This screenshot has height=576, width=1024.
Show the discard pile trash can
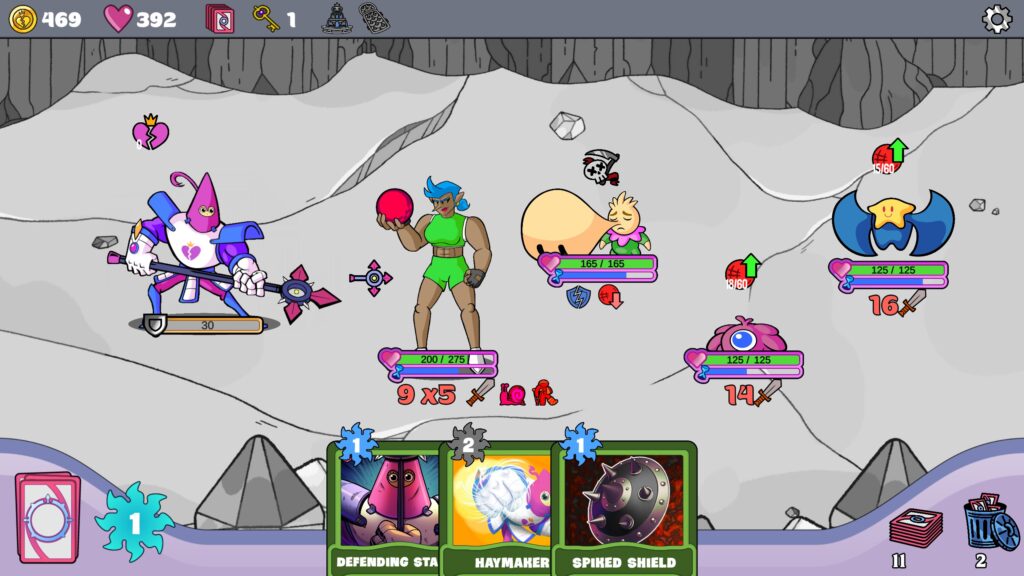coord(989,524)
